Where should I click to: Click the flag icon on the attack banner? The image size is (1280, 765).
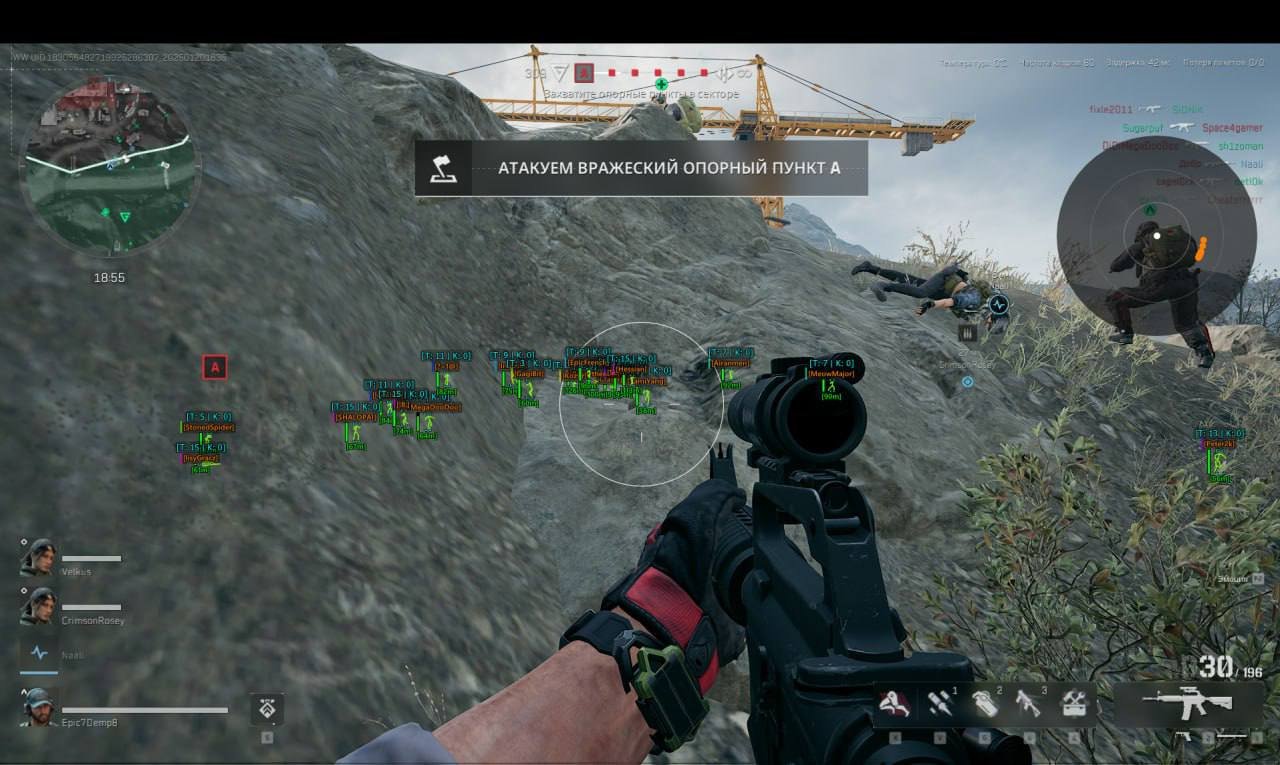(x=440, y=168)
